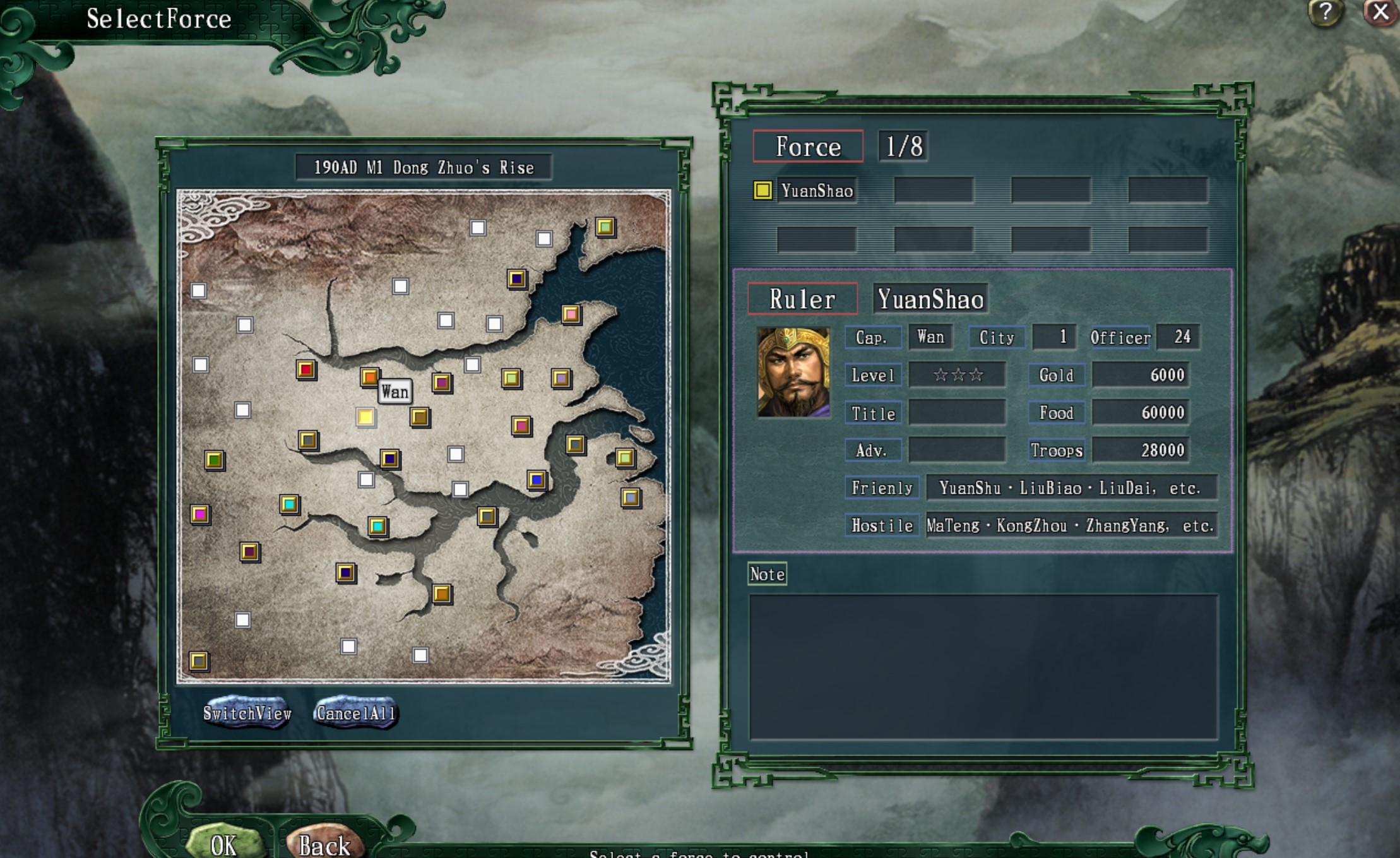Go back using the Back button
The height and width of the screenshot is (858, 1400).
[x=324, y=844]
